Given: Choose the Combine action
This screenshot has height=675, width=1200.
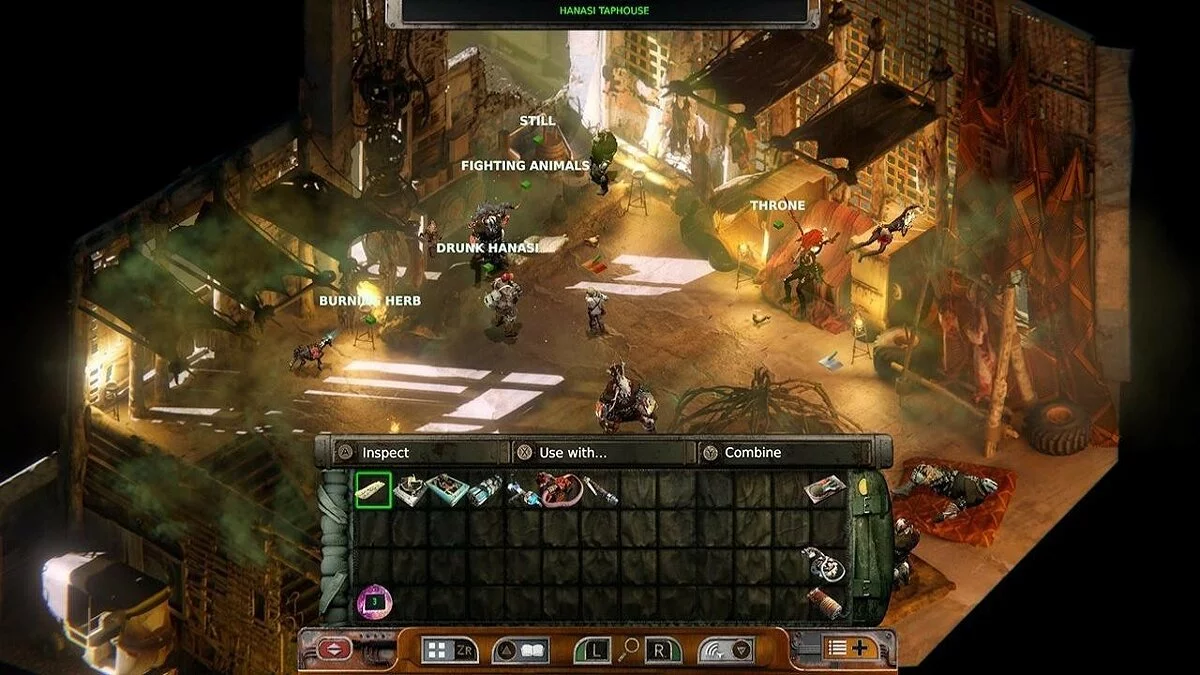Looking at the screenshot, I should click(x=752, y=453).
